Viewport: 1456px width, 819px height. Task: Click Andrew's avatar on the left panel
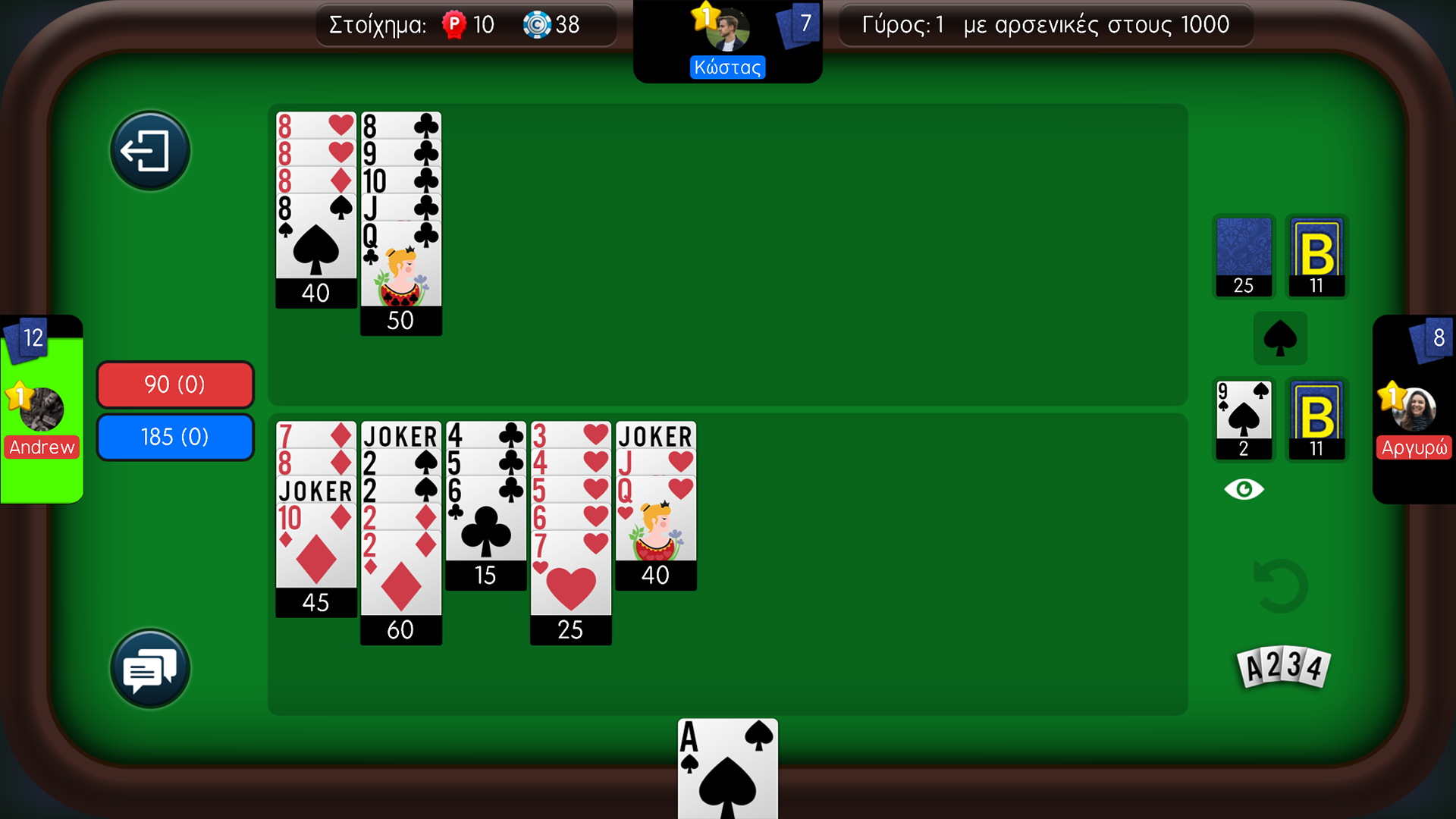tap(42, 407)
